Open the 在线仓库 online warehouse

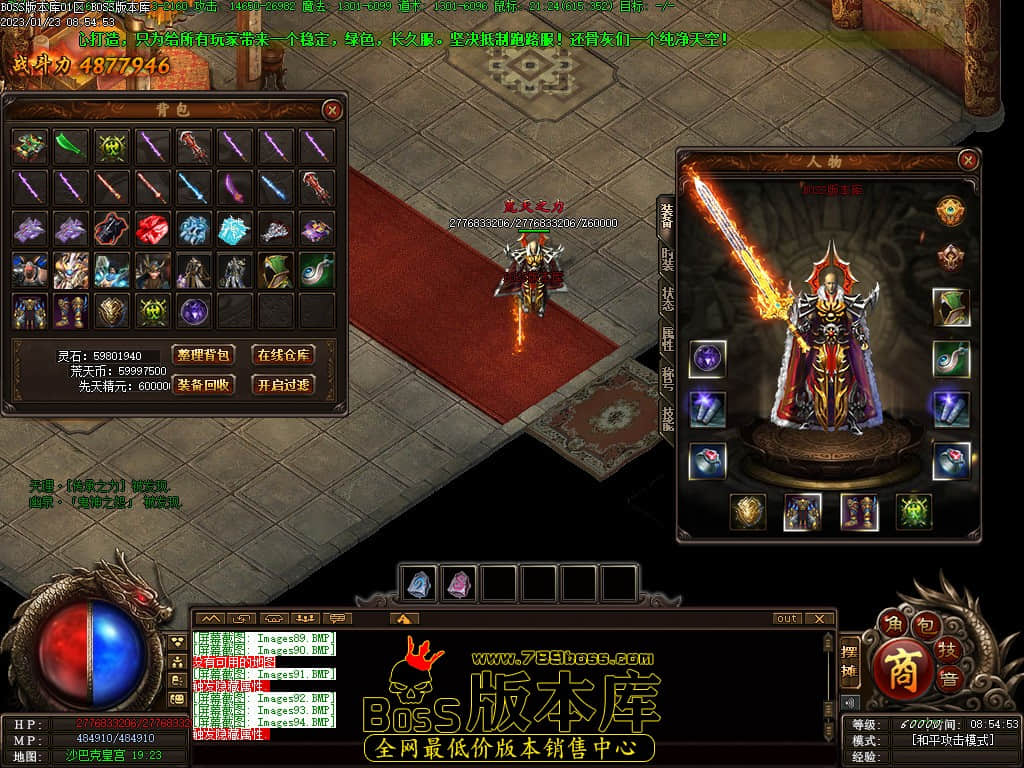284,355
